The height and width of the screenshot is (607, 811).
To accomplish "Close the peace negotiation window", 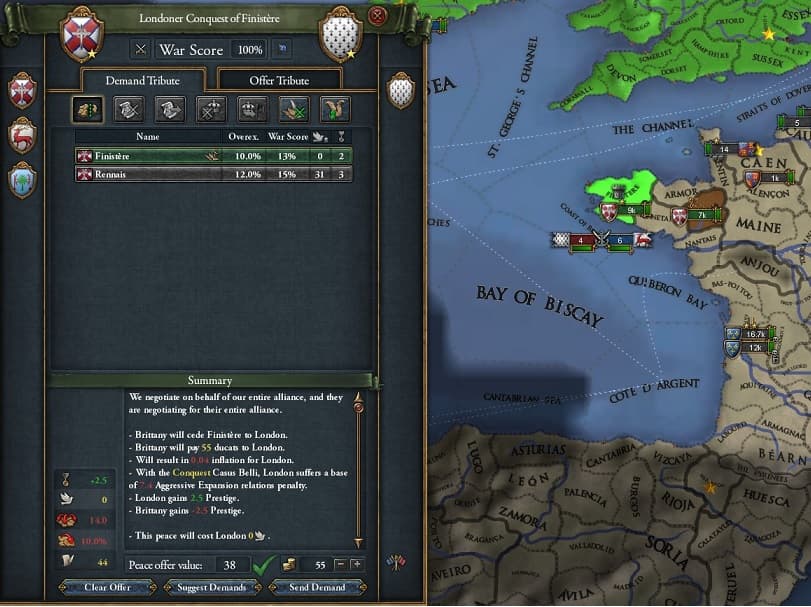I will (377, 16).
